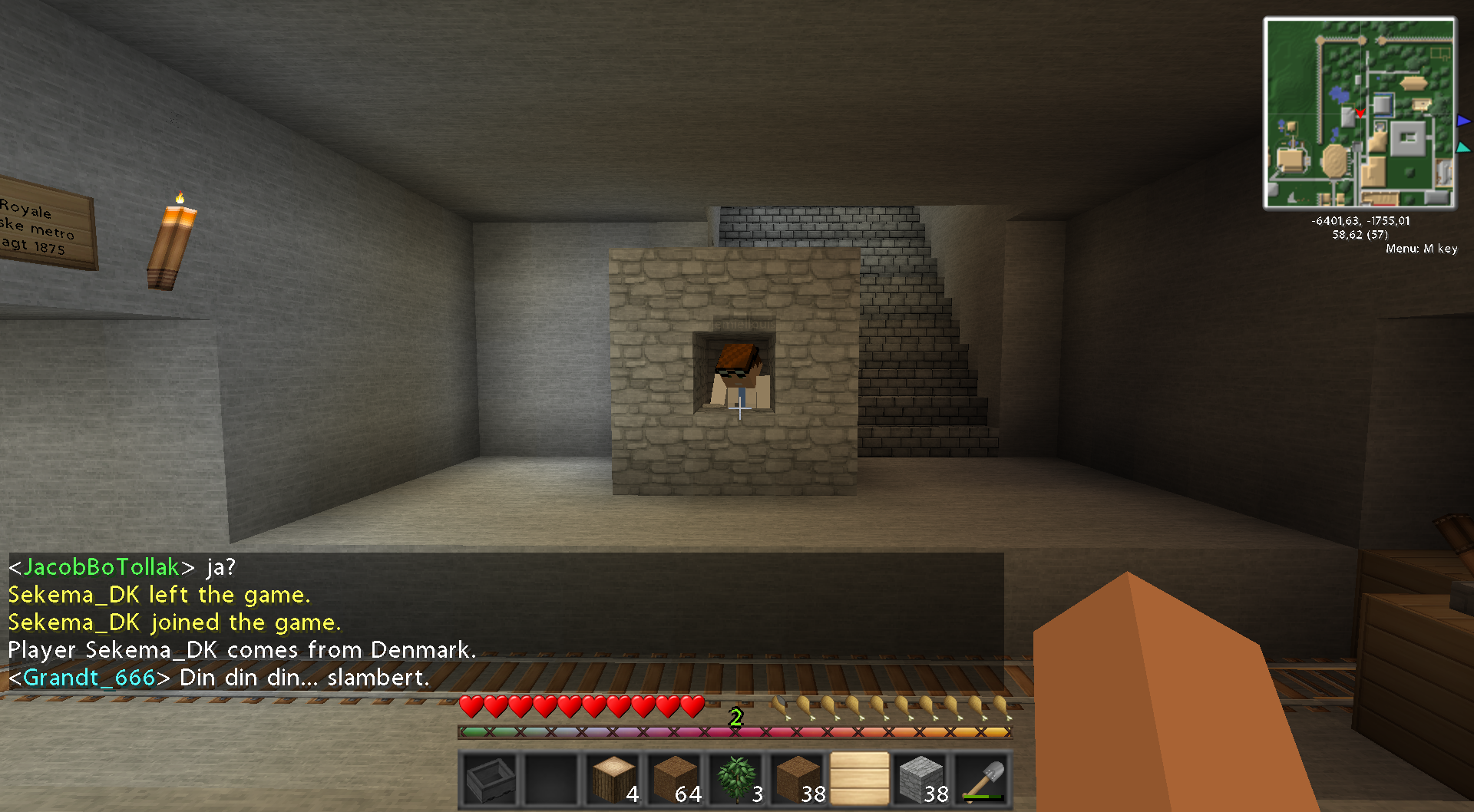Select the oak log stack of 4
Image resolution: width=1474 pixels, height=812 pixels.
click(x=613, y=780)
